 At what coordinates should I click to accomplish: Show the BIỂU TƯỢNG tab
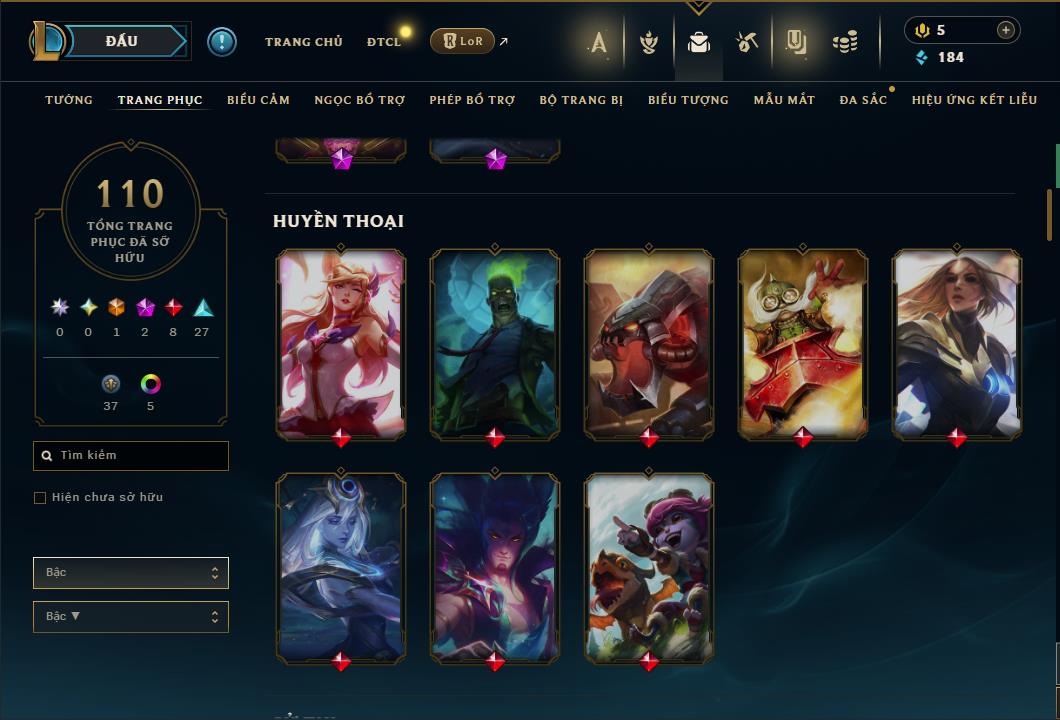click(x=688, y=100)
